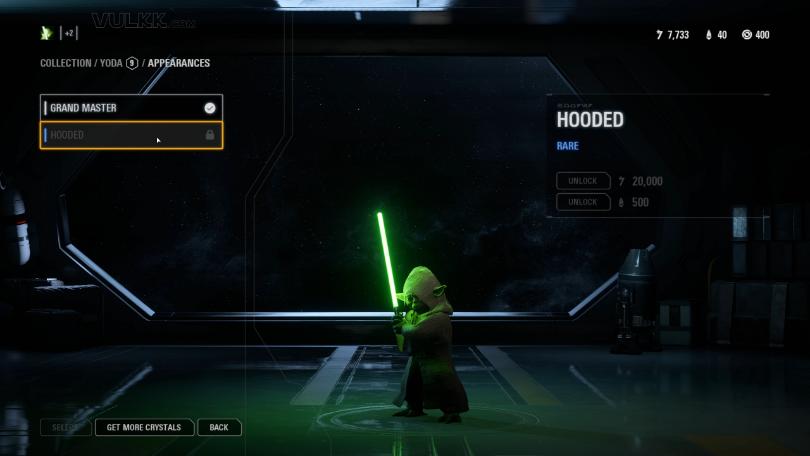This screenshot has width=810, height=456.
Task: Open the Collection breadcrumb
Action: (65, 63)
